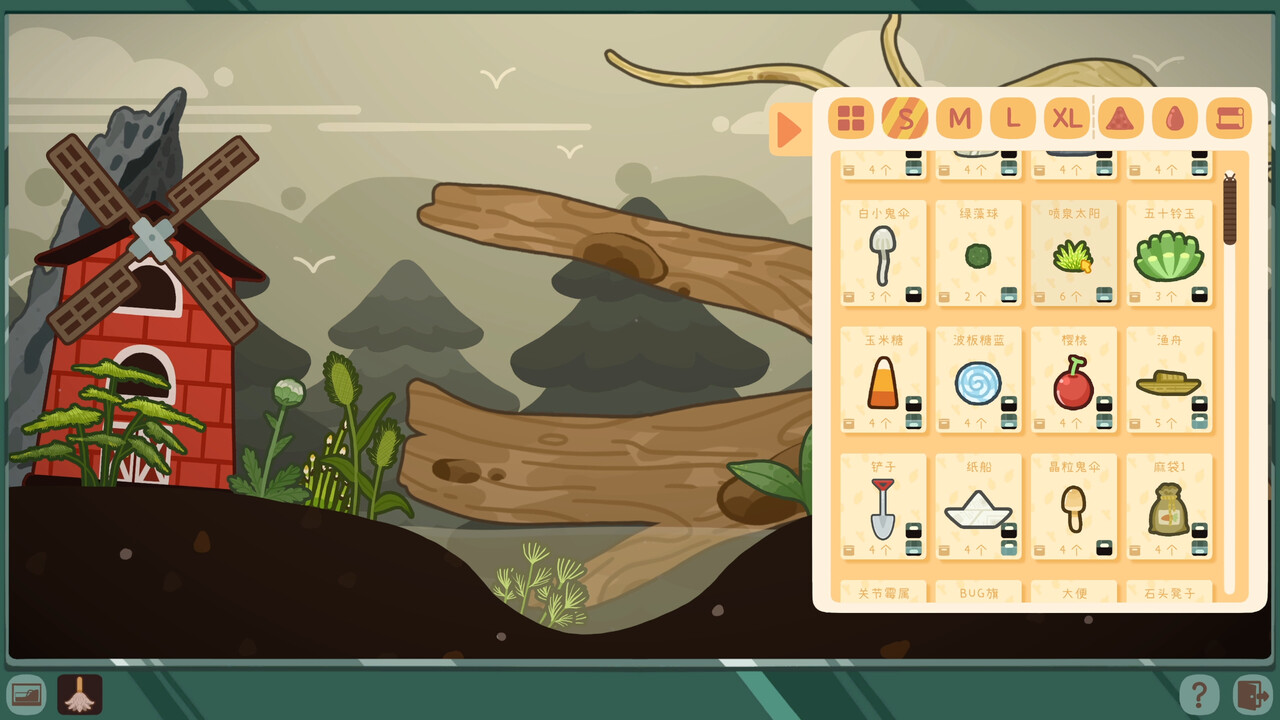
Task: Filter items by M size
Action: click(959, 118)
